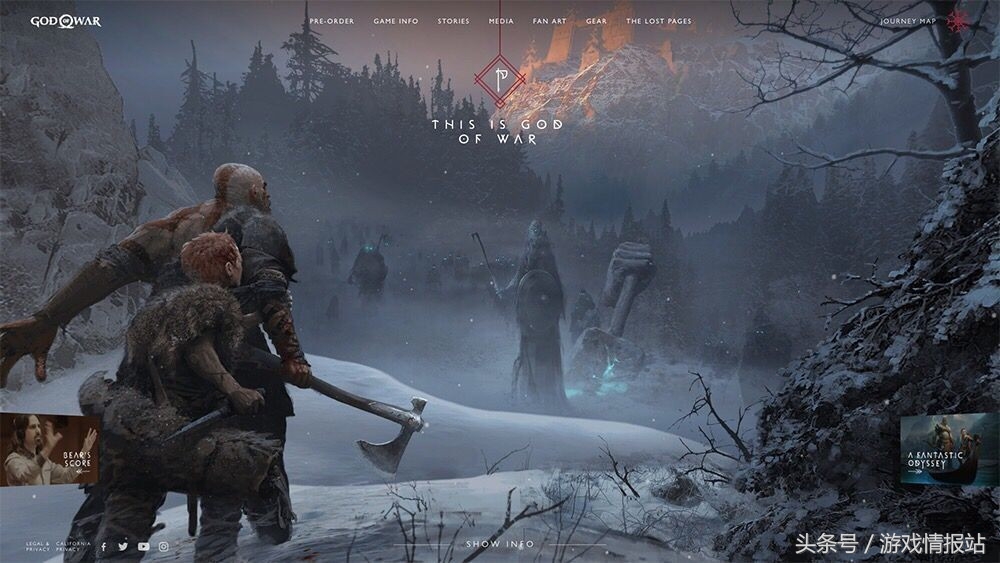The image size is (1000, 563).
Task: Open the Pre-Order page
Action: [x=331, y=21]
